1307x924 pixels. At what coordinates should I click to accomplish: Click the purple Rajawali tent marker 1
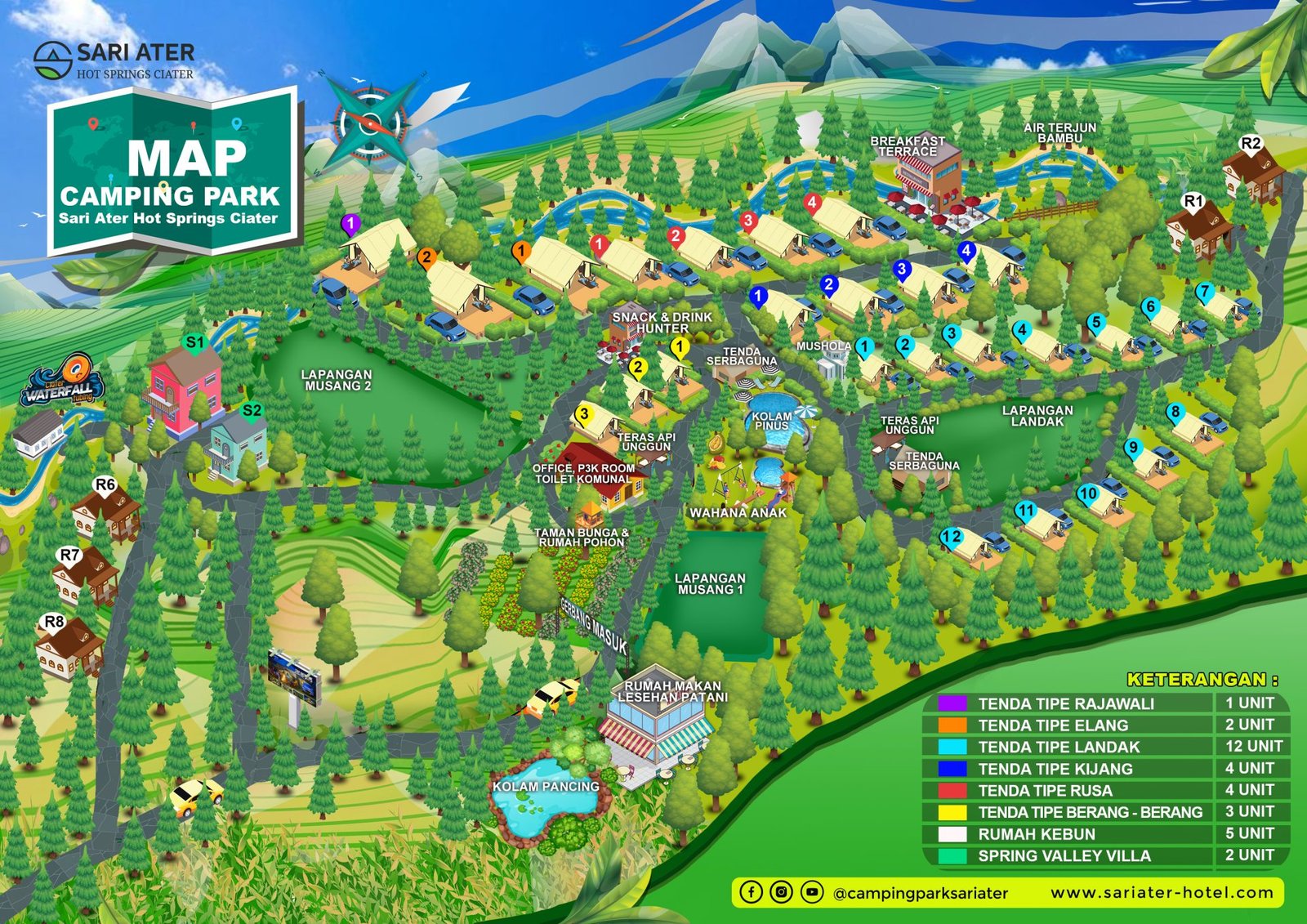(x=350, y=224)
